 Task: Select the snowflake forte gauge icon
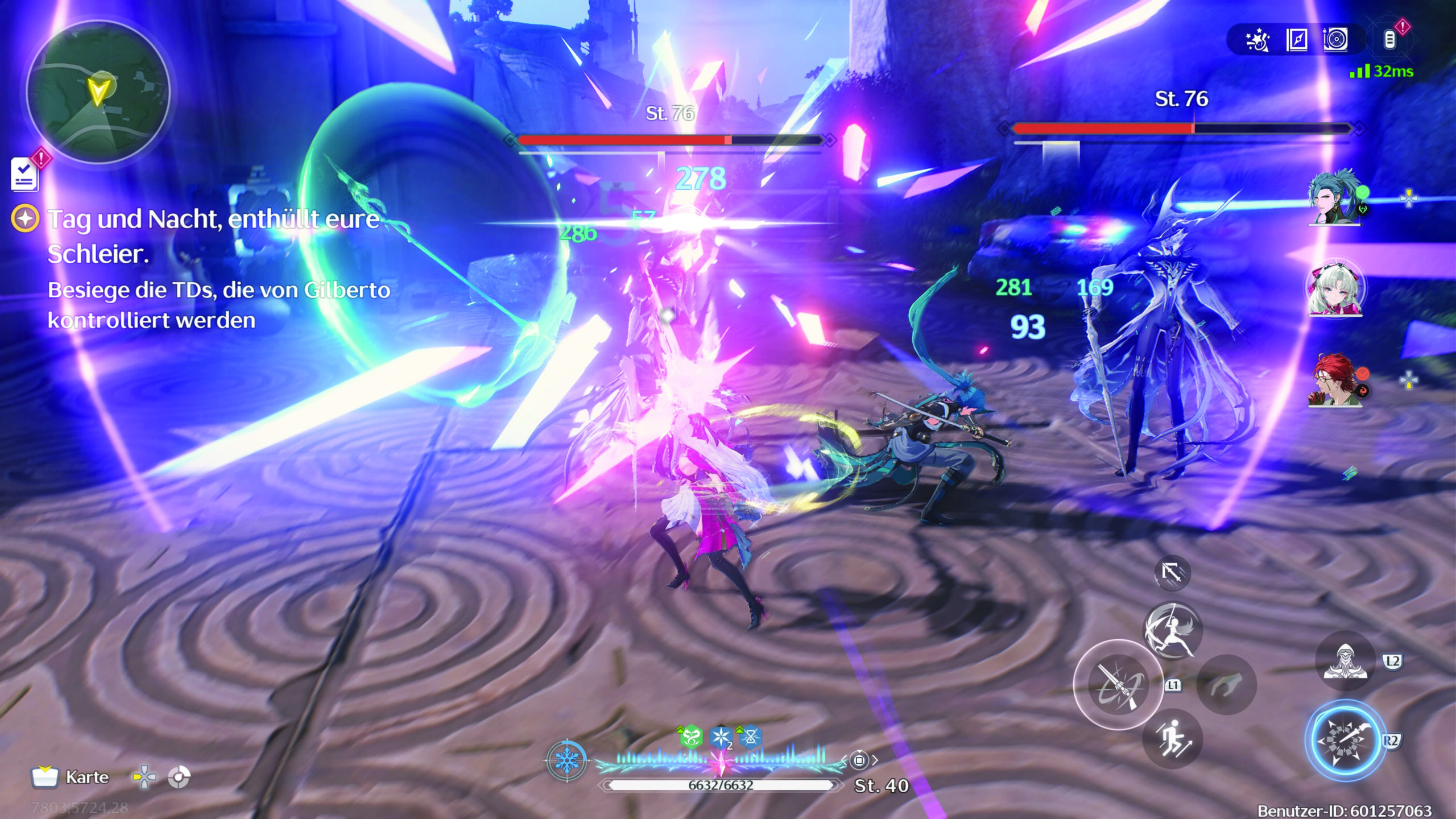566,760
